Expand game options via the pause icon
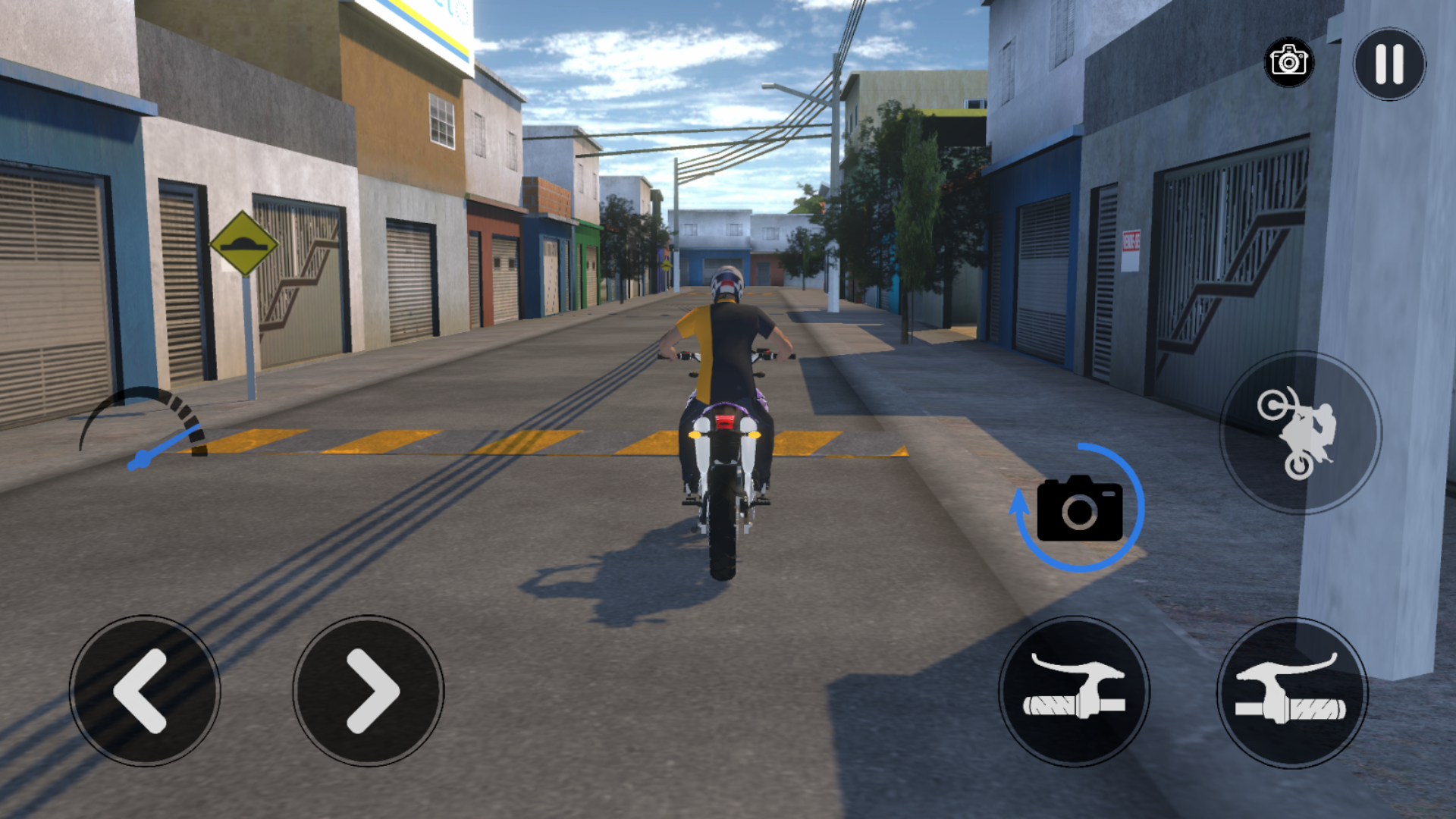This screenshot has height=819, width=1456. tap(1389, 62)
